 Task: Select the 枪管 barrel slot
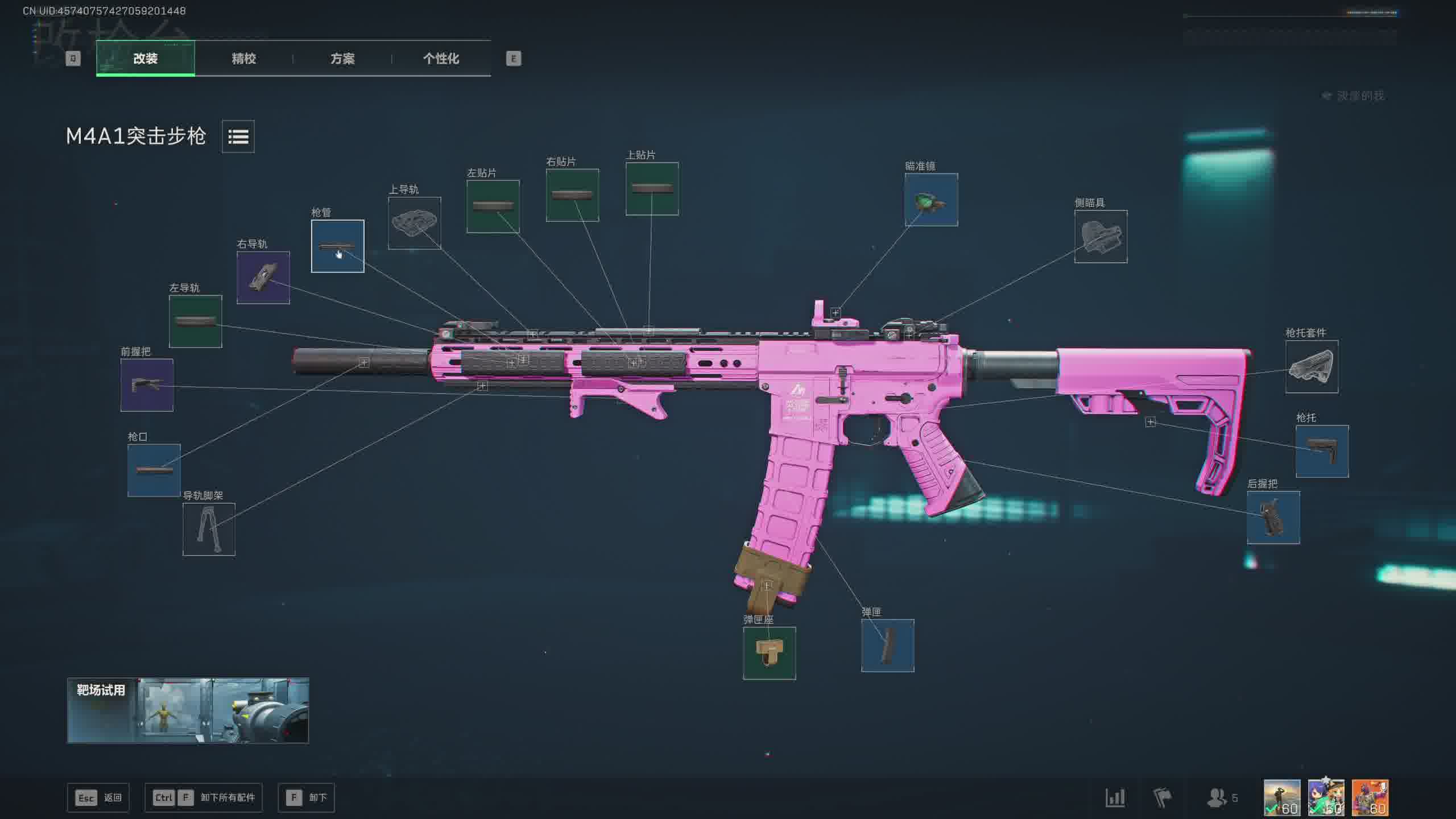(337, 246)
